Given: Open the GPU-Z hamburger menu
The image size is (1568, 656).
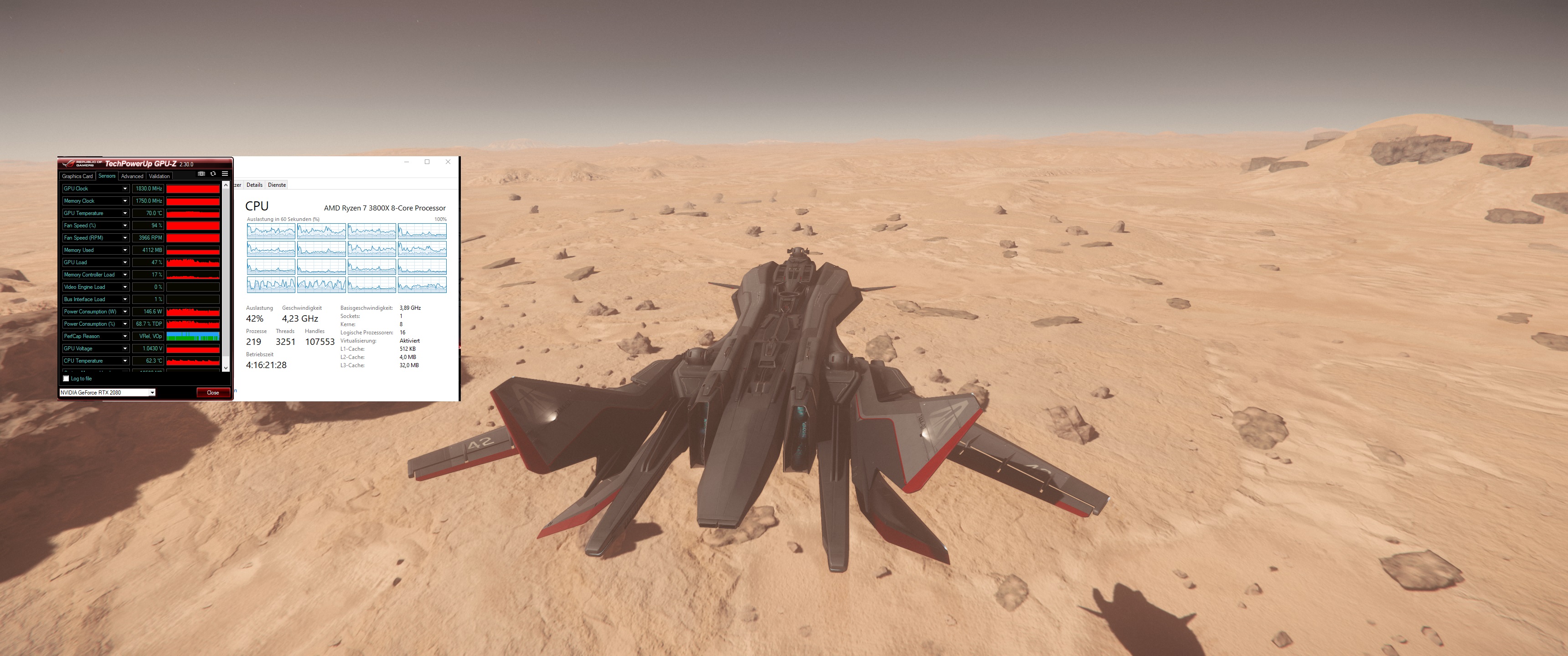Looking at the screenshot, I should point(226,174).
